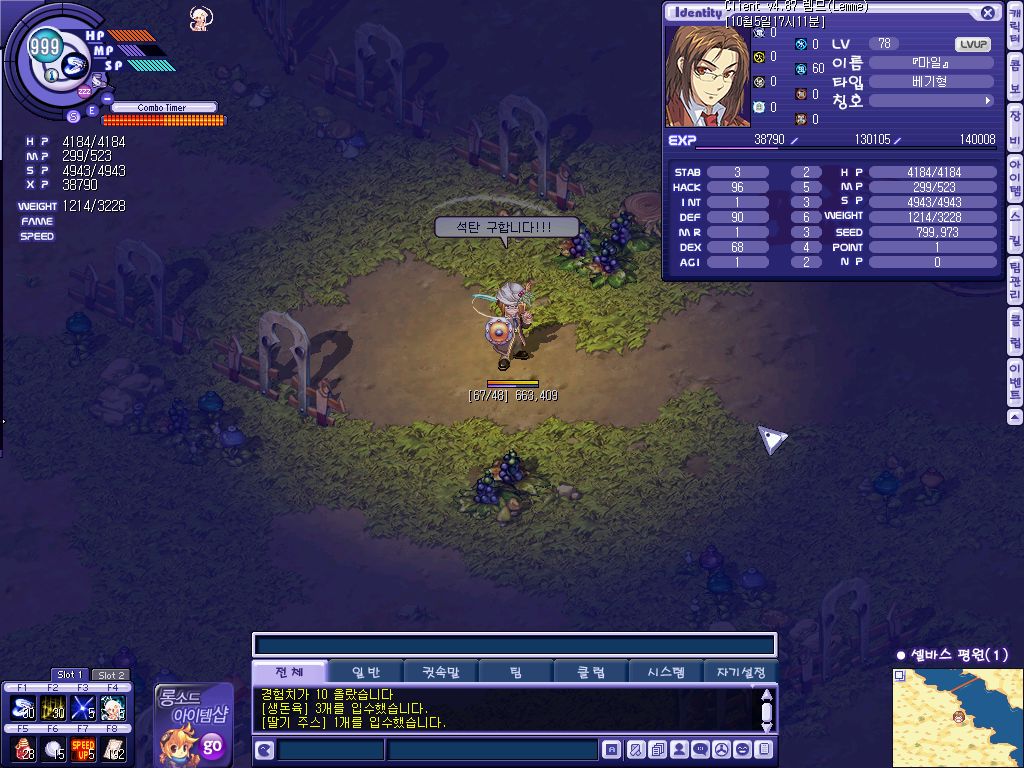Screen dimensions: 1024x768
Task: Switch chat to the 귓속말 whisper tab
Action: click(x=440, y=672)
